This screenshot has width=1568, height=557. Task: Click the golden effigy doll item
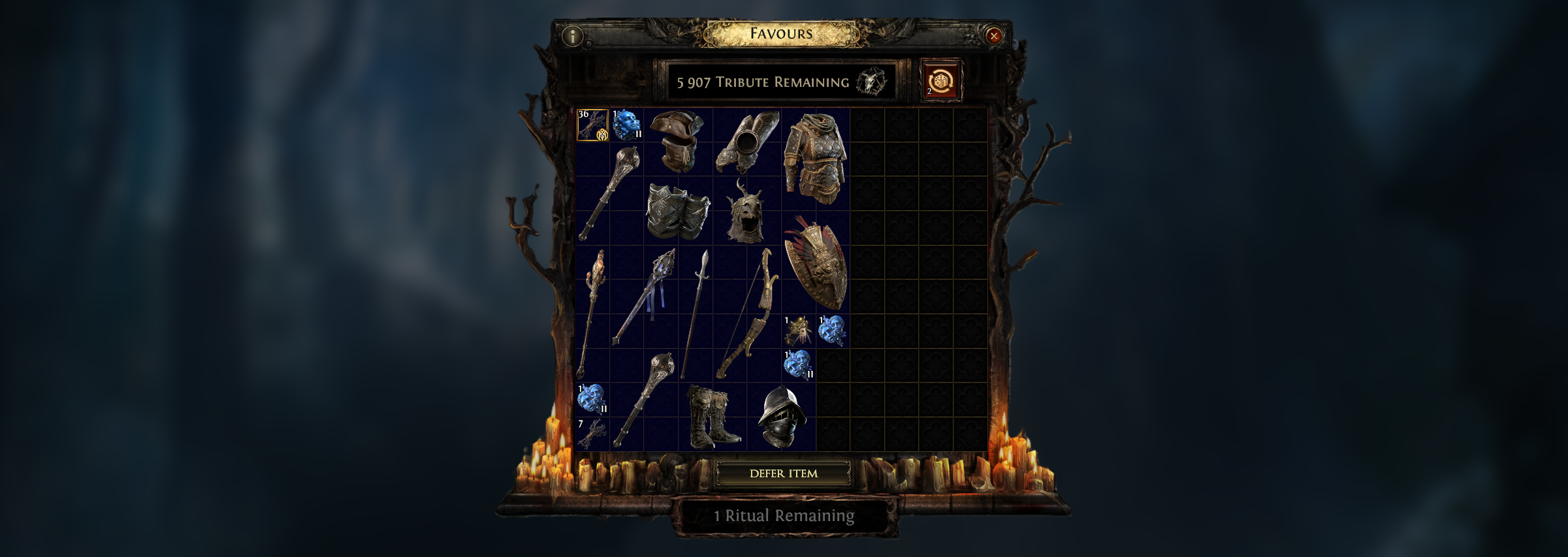[x=798, y=330]
